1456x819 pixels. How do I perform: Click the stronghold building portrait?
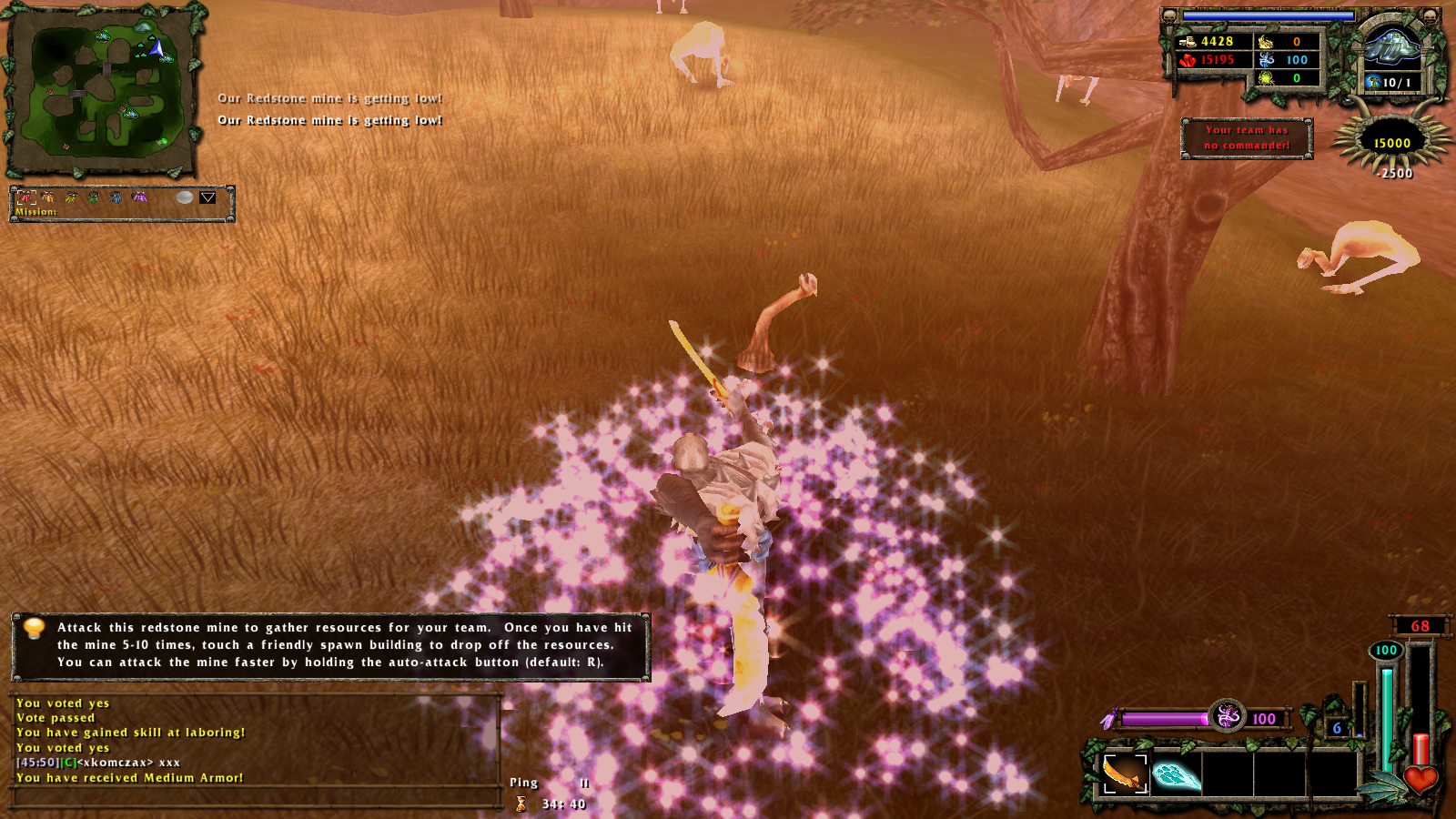click(1391, 47)
